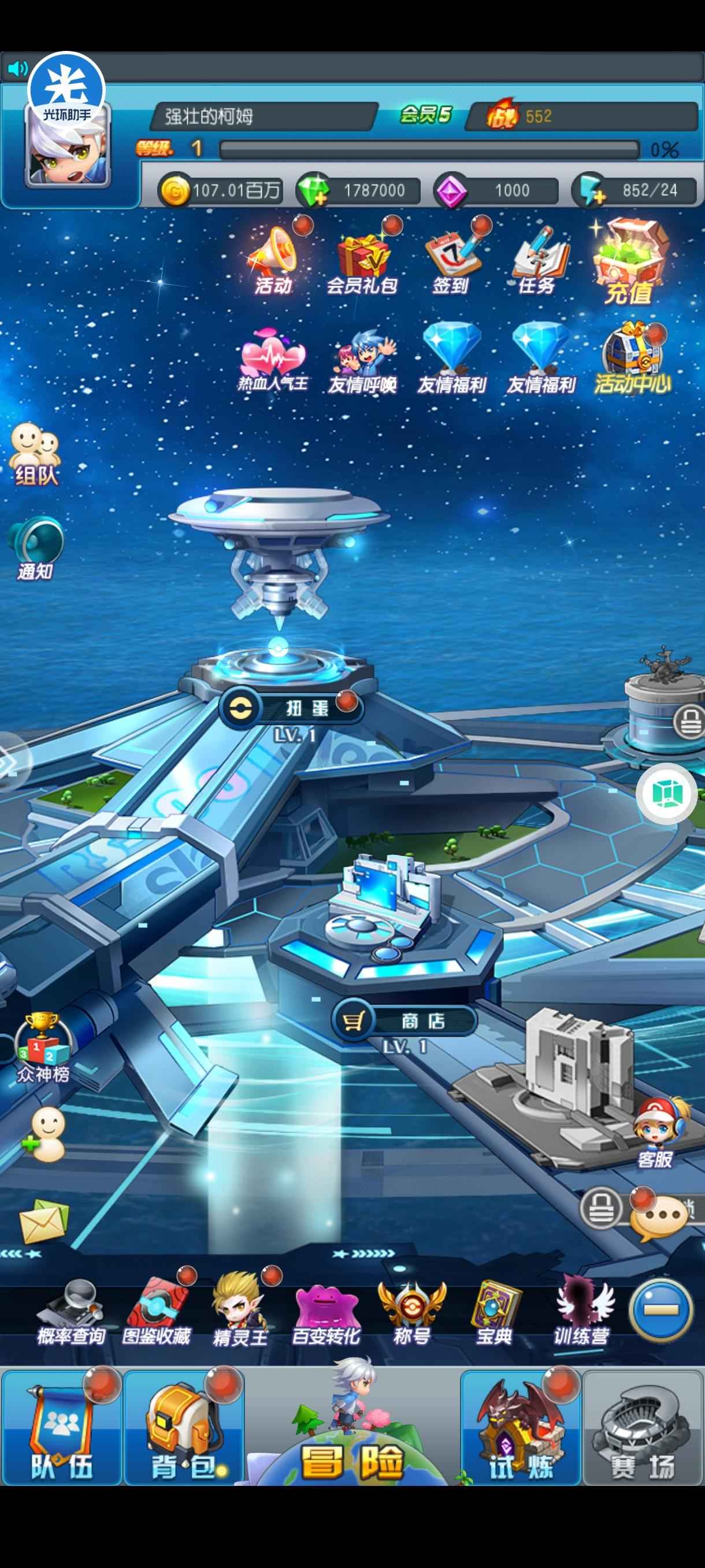Enter the 扭蛋 gacha machine building
The image size is (705, 1568).
[292, 708]
